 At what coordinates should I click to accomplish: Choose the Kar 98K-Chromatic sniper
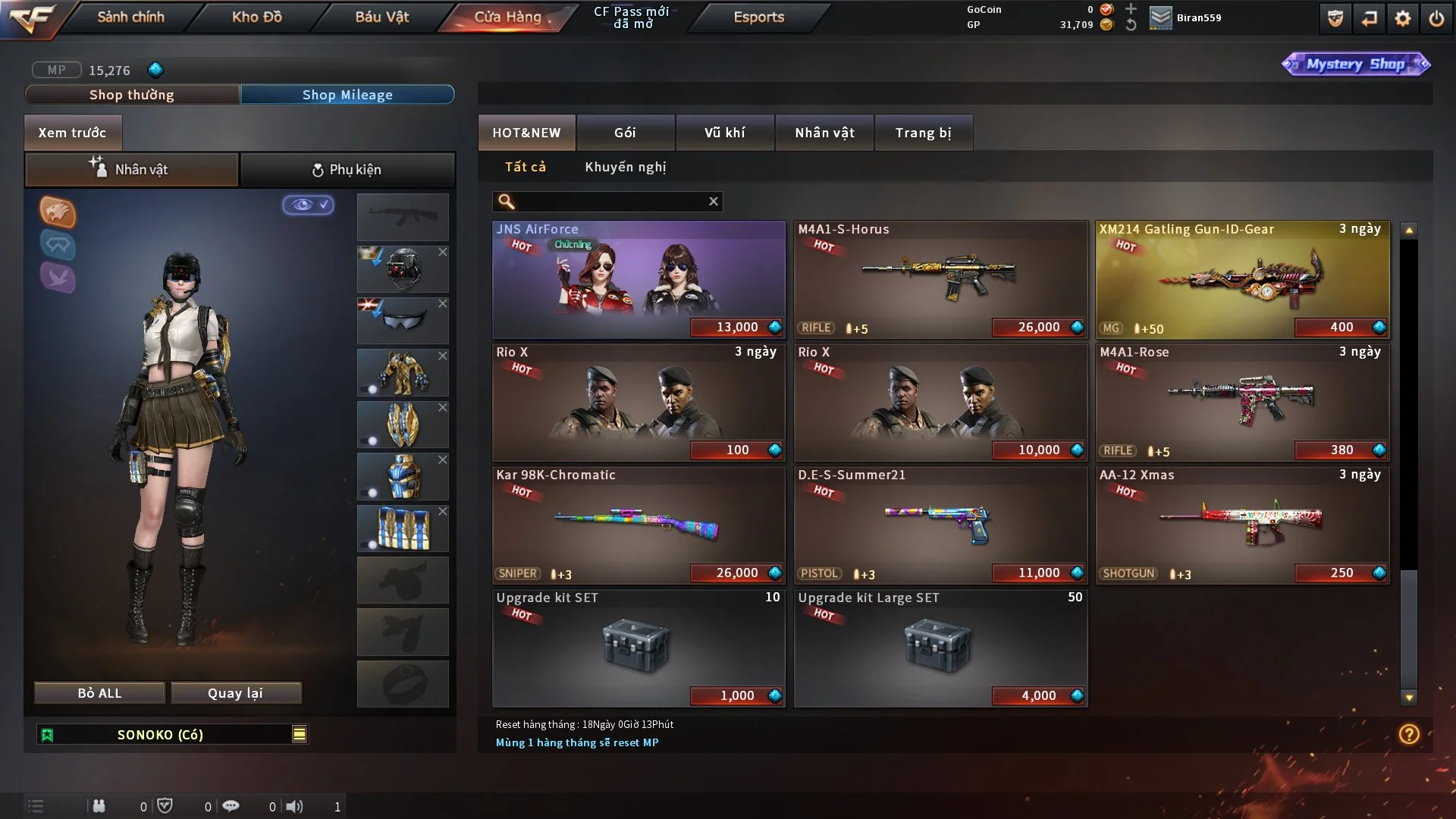pyautogui.click(x=639, y=525)
